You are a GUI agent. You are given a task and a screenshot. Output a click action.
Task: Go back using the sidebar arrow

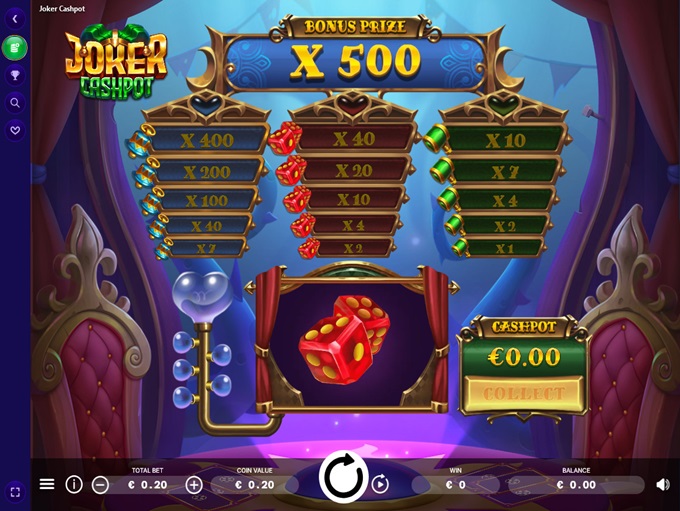[x=15, y=19]
